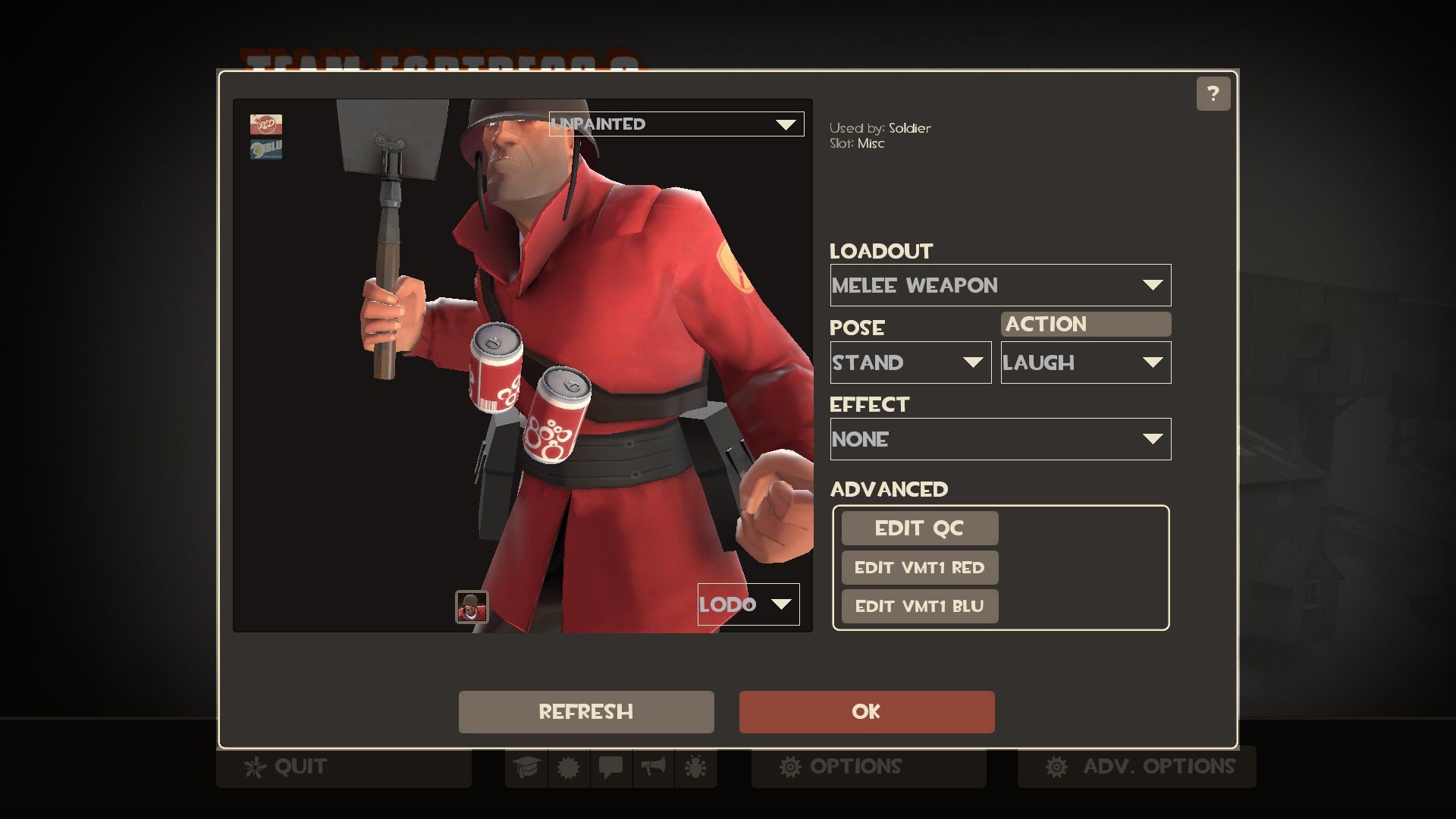Open the Laugh action dropdown
Image resolution: width=1456 pixels, height=819 pixels.
click(x=1085, y=362)
